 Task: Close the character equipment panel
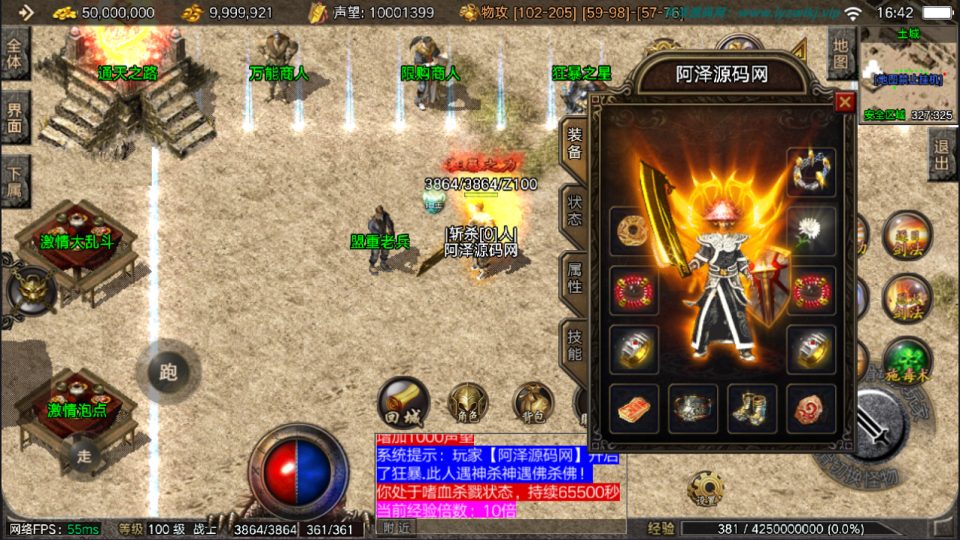(845, 102)
